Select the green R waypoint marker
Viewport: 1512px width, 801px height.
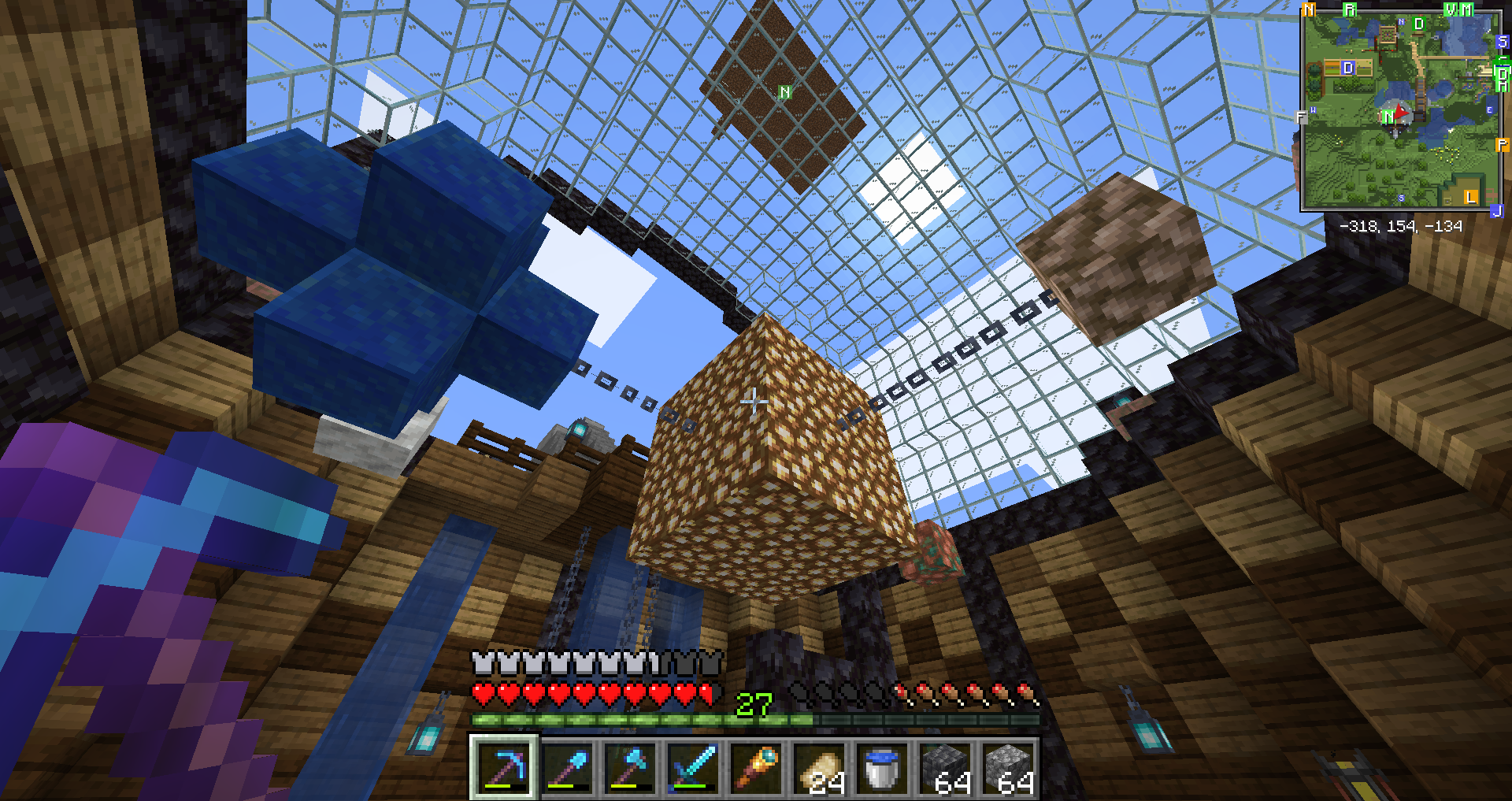[x=1350, y=10]
